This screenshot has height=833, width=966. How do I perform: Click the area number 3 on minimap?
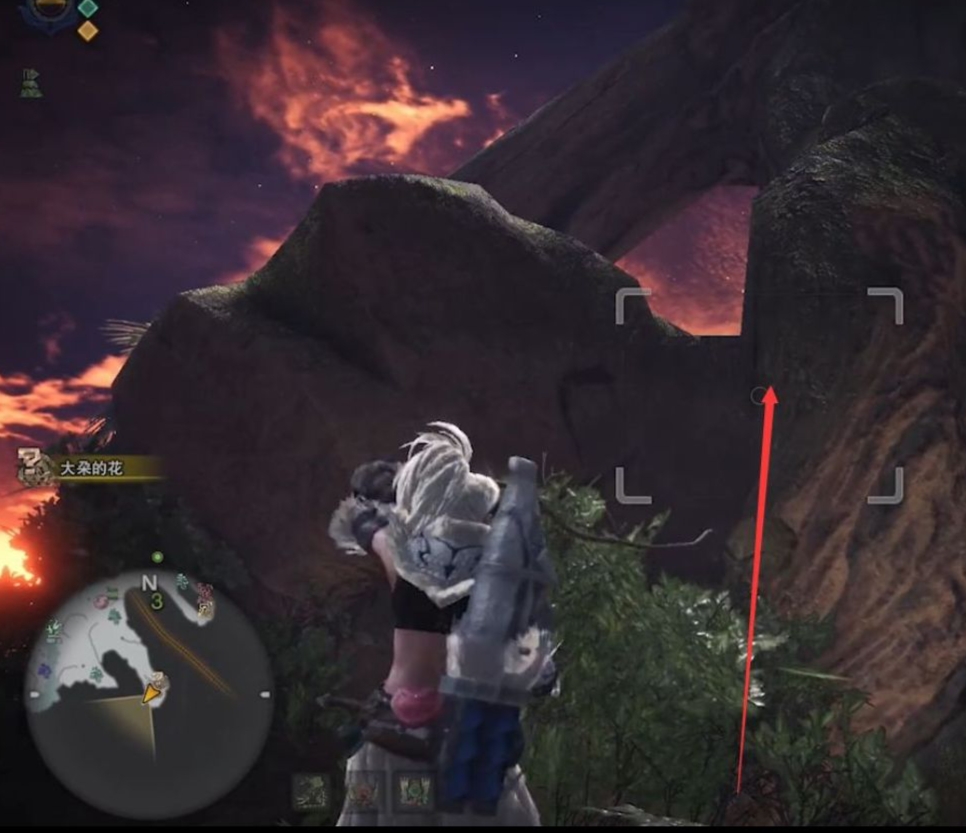point(156,602)
